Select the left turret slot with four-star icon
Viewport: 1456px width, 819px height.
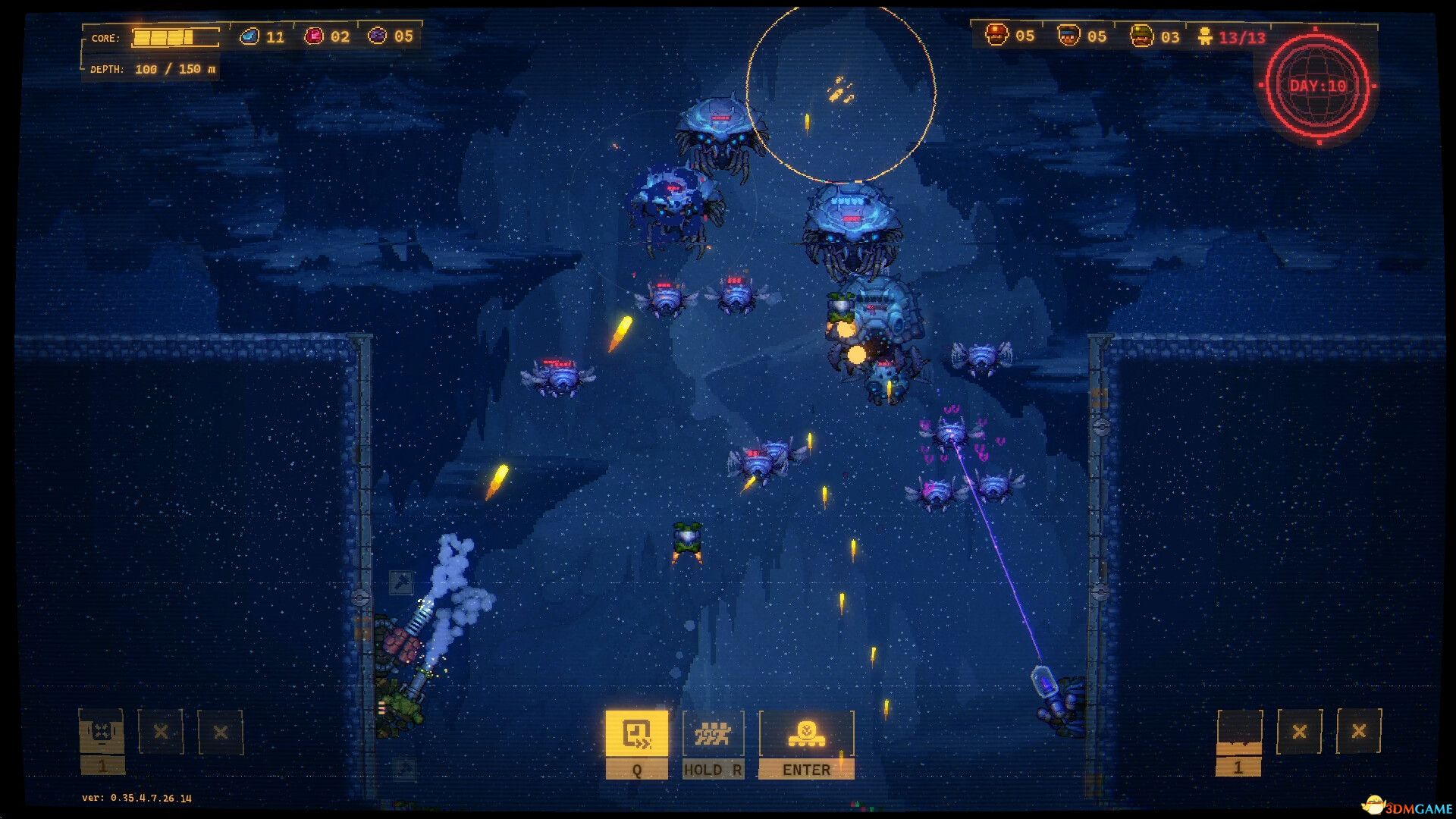click(102, 732)
